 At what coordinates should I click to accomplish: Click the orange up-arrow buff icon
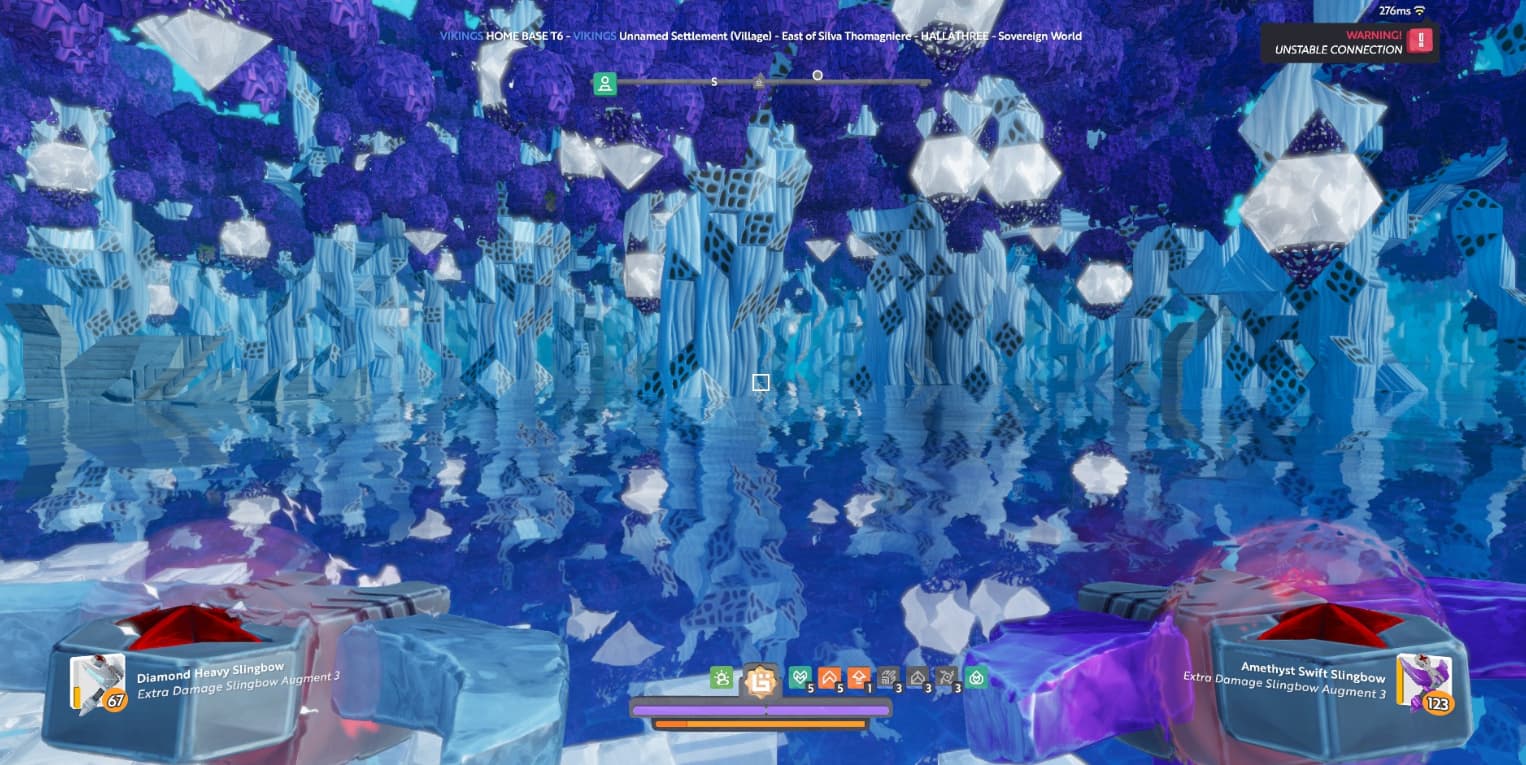tap(858, 678)
